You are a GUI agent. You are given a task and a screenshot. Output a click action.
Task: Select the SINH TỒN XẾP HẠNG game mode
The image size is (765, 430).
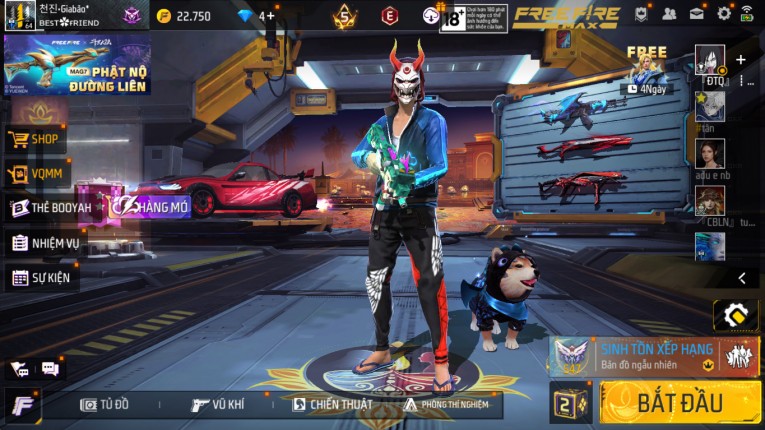[x=653, y=355]
